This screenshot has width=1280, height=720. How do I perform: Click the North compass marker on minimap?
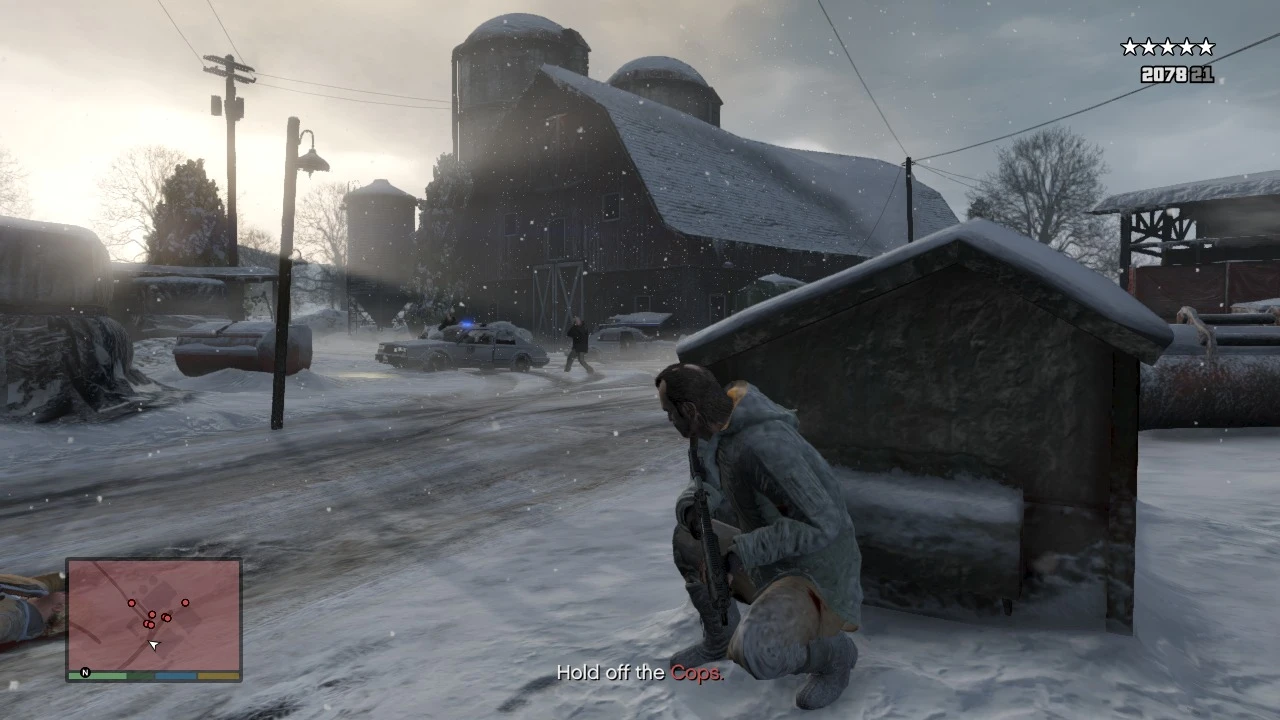[x=85, y=672]
